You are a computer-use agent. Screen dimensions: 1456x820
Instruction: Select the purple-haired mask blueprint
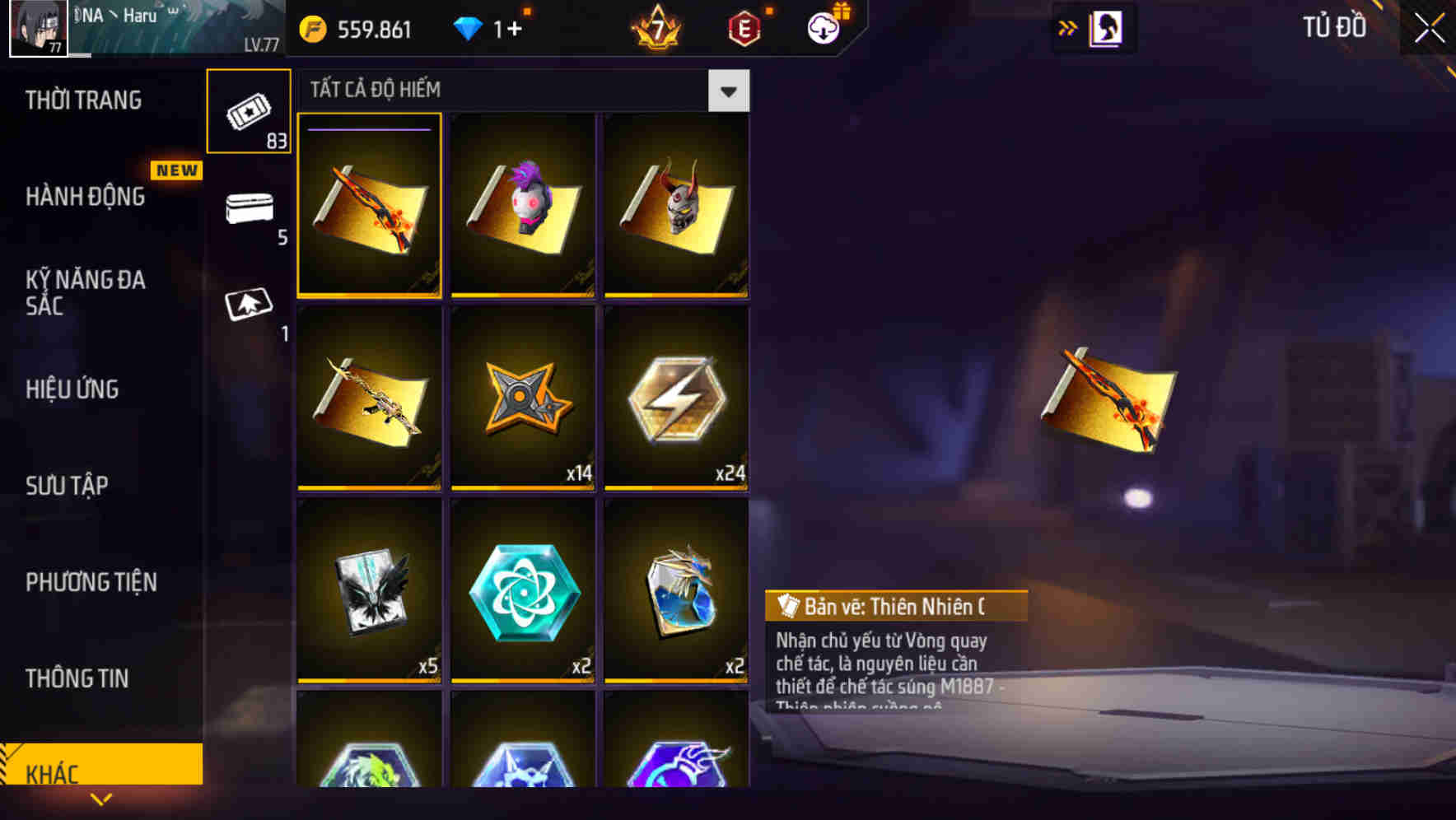[x=524, y=205]
